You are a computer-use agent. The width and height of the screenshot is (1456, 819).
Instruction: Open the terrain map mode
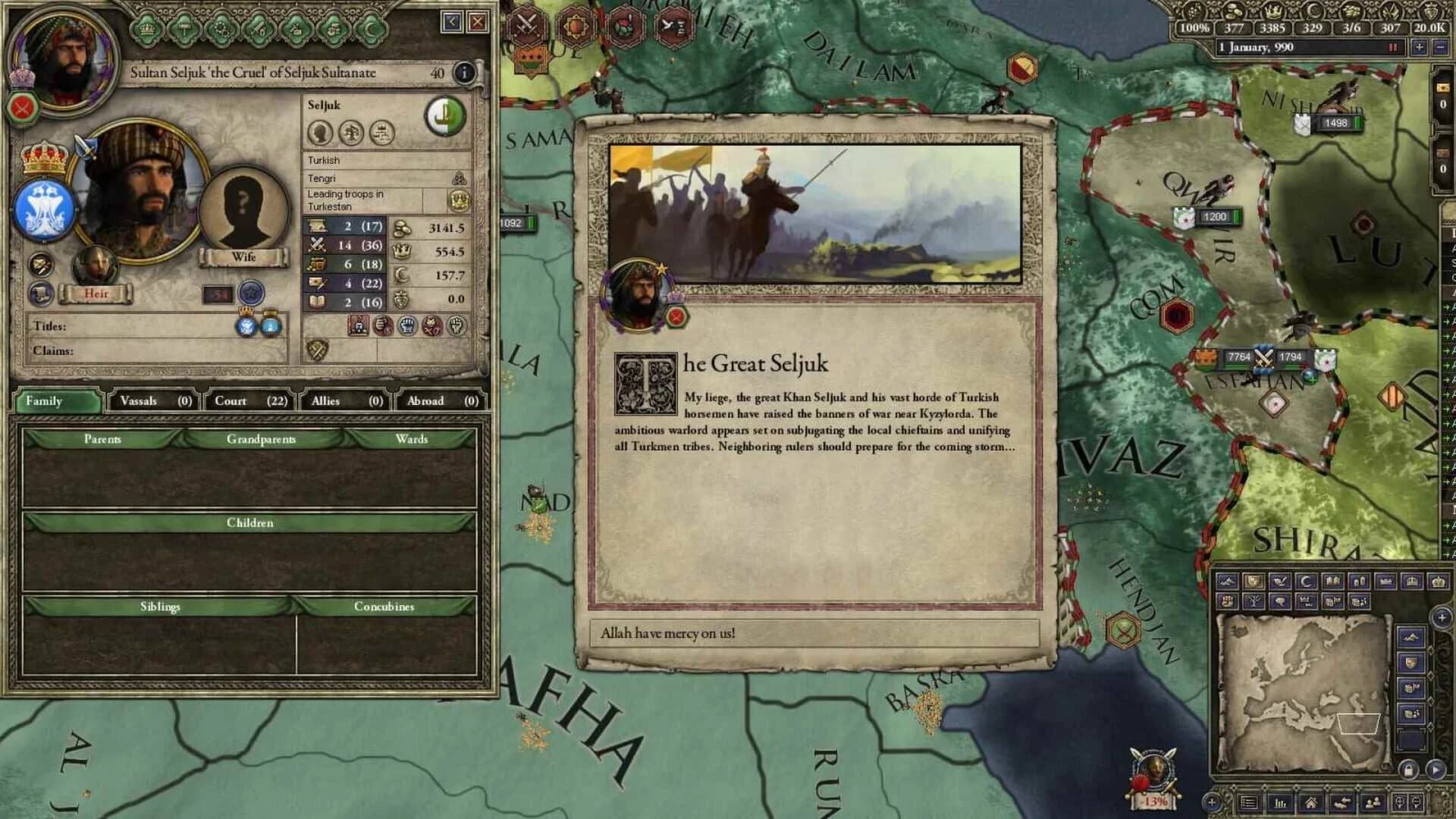pos(1228,581)
